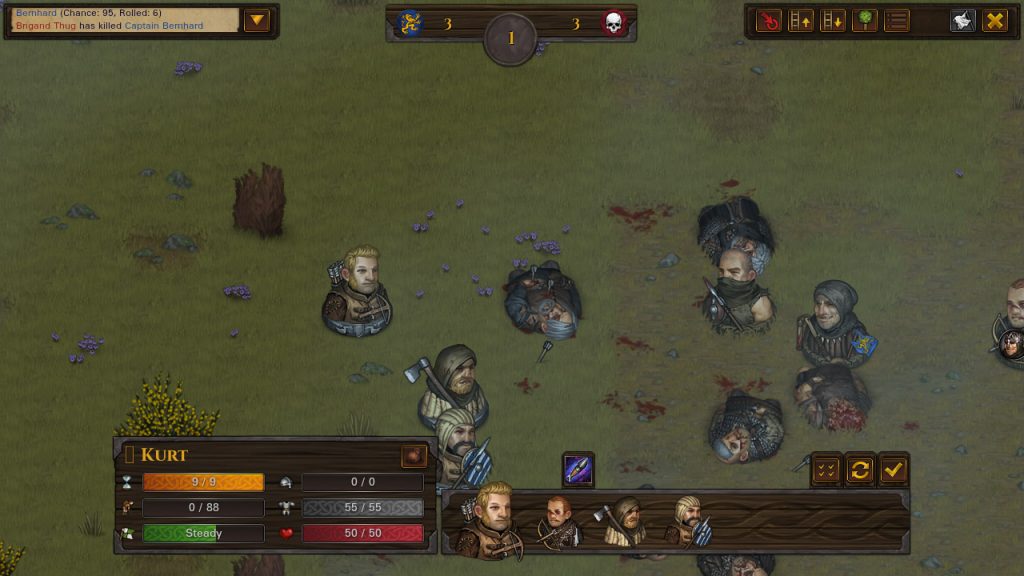The image size is (1024, 576).
Task: Raise the camera level with ladder-up button
Action: click(x=801, y=20)
